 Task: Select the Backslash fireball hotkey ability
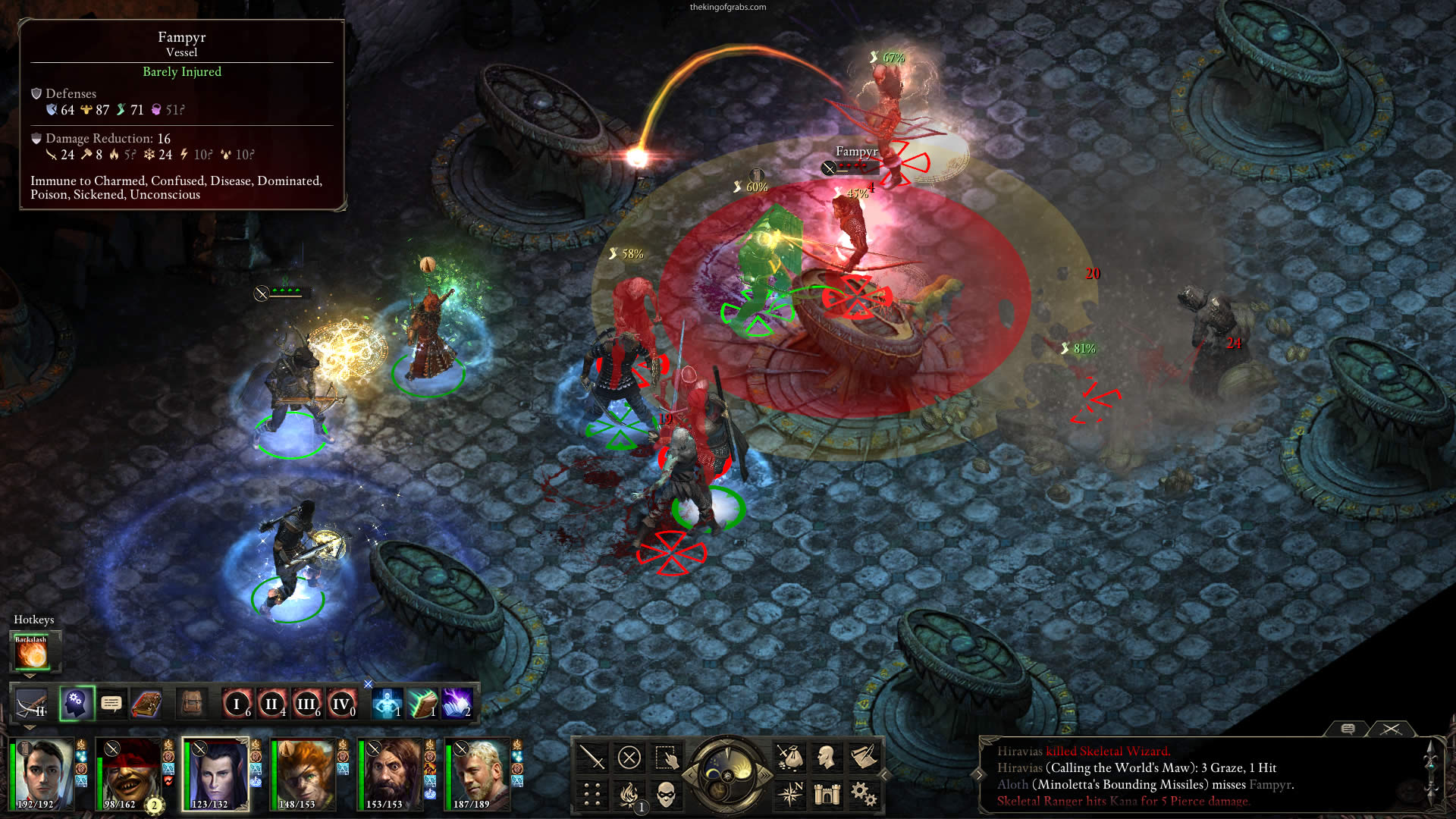(32, 653)
